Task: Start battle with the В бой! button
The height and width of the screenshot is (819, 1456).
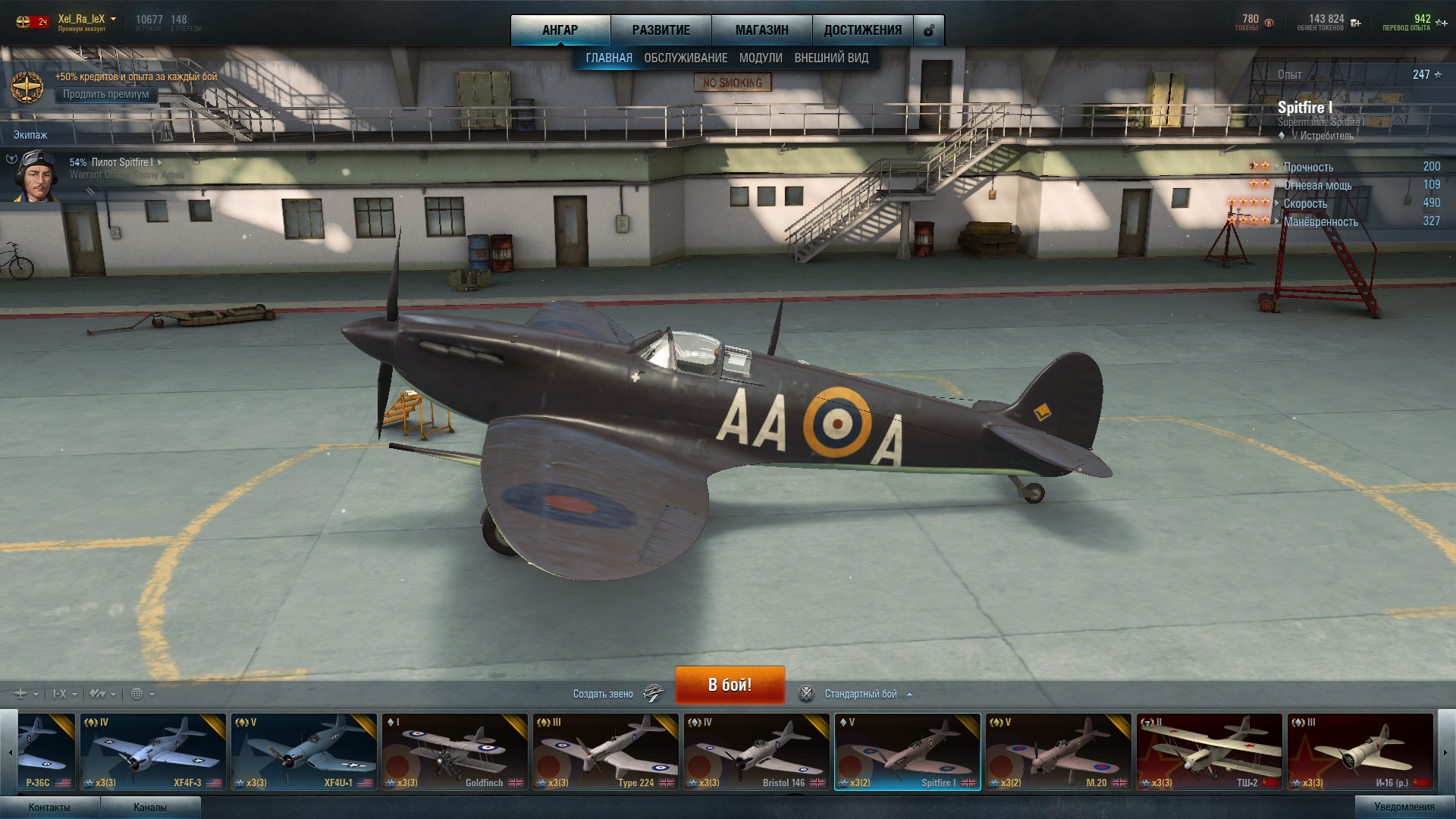Action: pos(730,685)
